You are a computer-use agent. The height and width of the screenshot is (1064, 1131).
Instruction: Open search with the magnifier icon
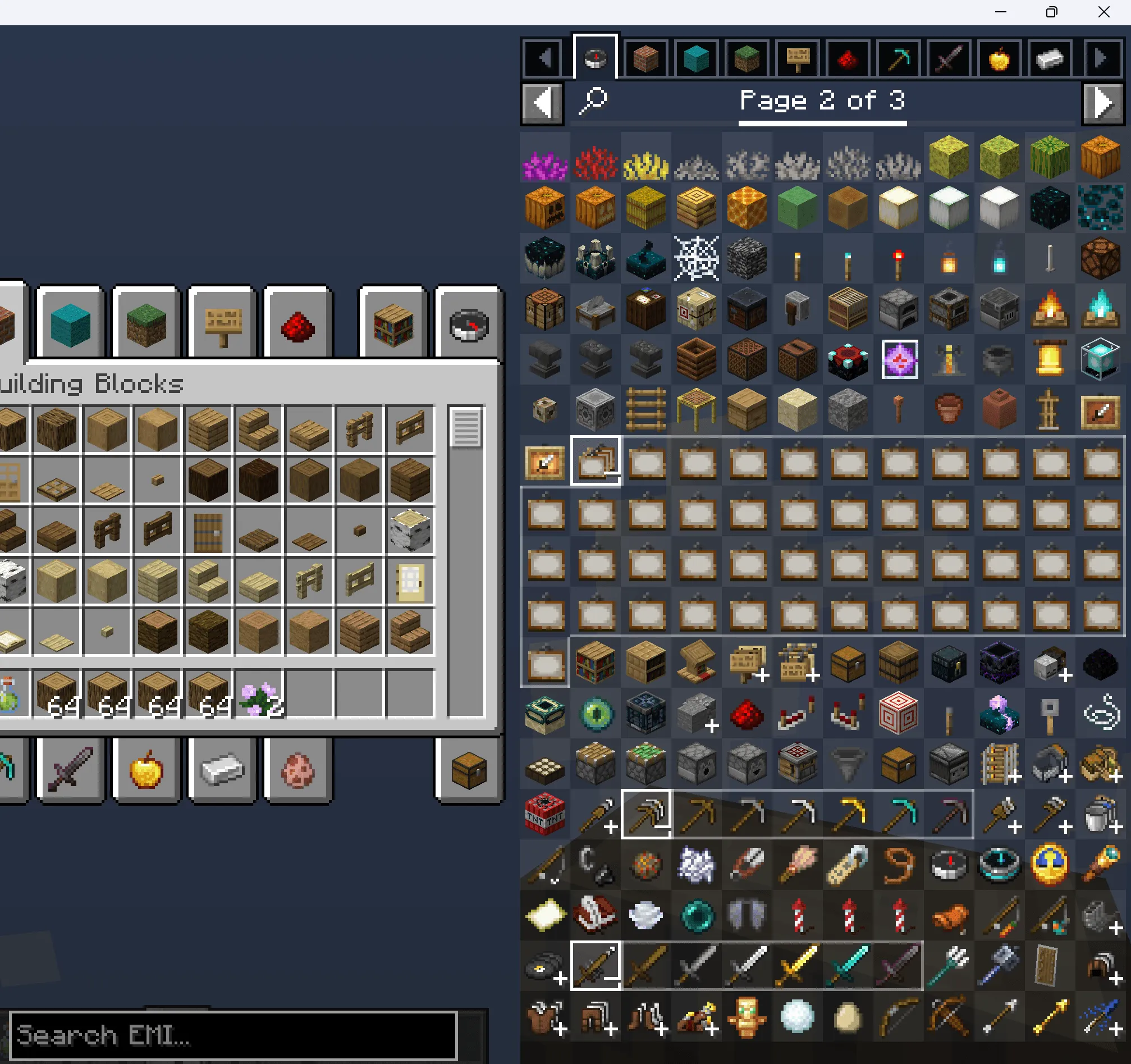click(x=592, y=101)
